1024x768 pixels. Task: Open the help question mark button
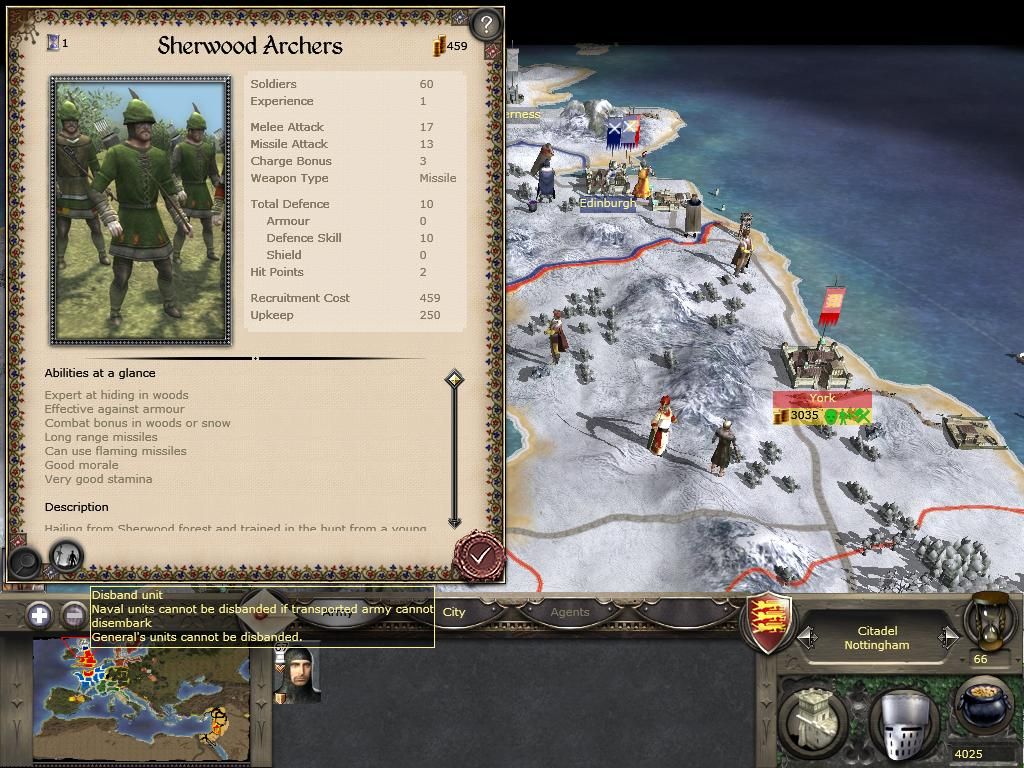point(485,24)
